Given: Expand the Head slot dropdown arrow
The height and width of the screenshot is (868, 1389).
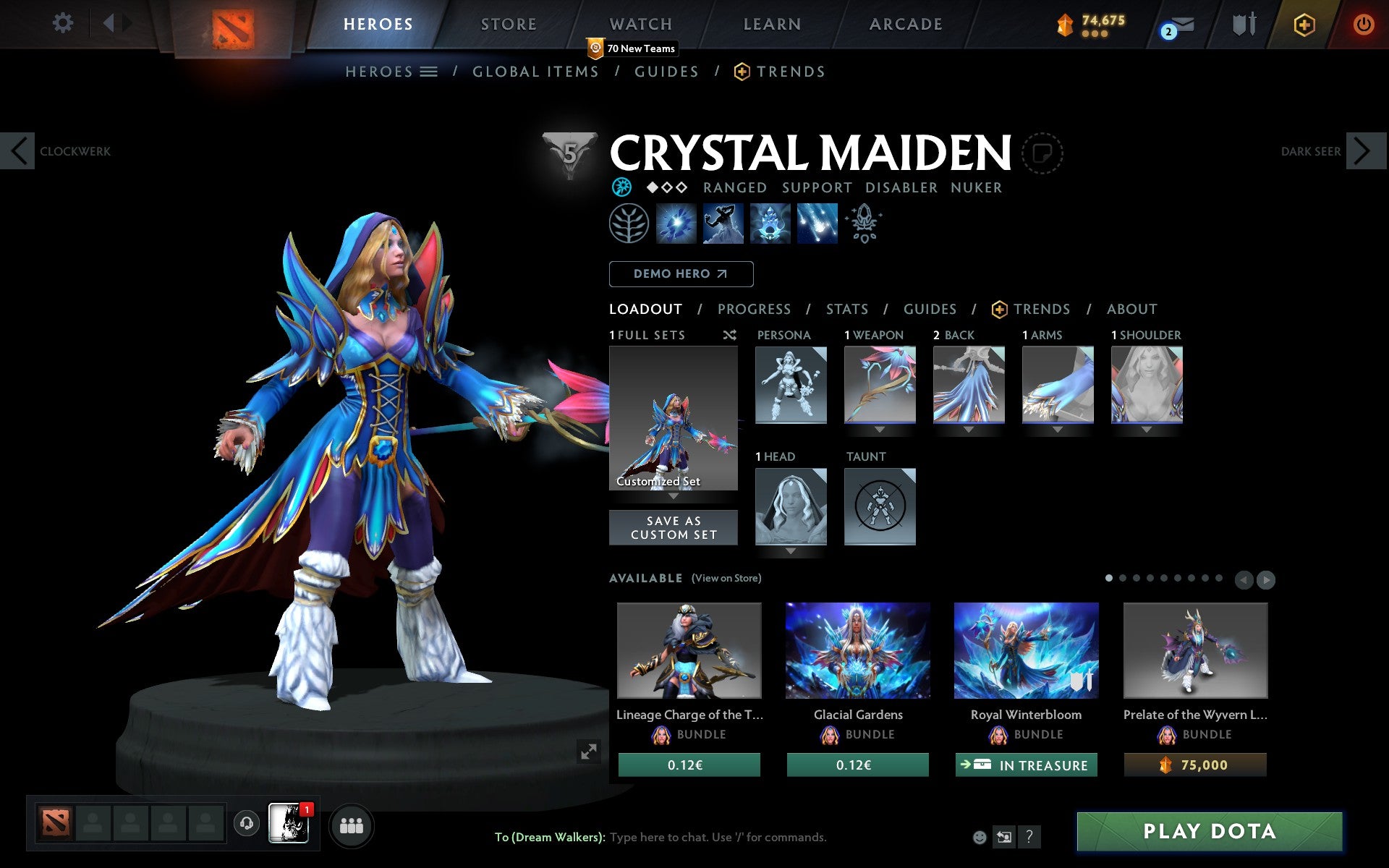Looking at the screenshot, I should tap(790, 550).
